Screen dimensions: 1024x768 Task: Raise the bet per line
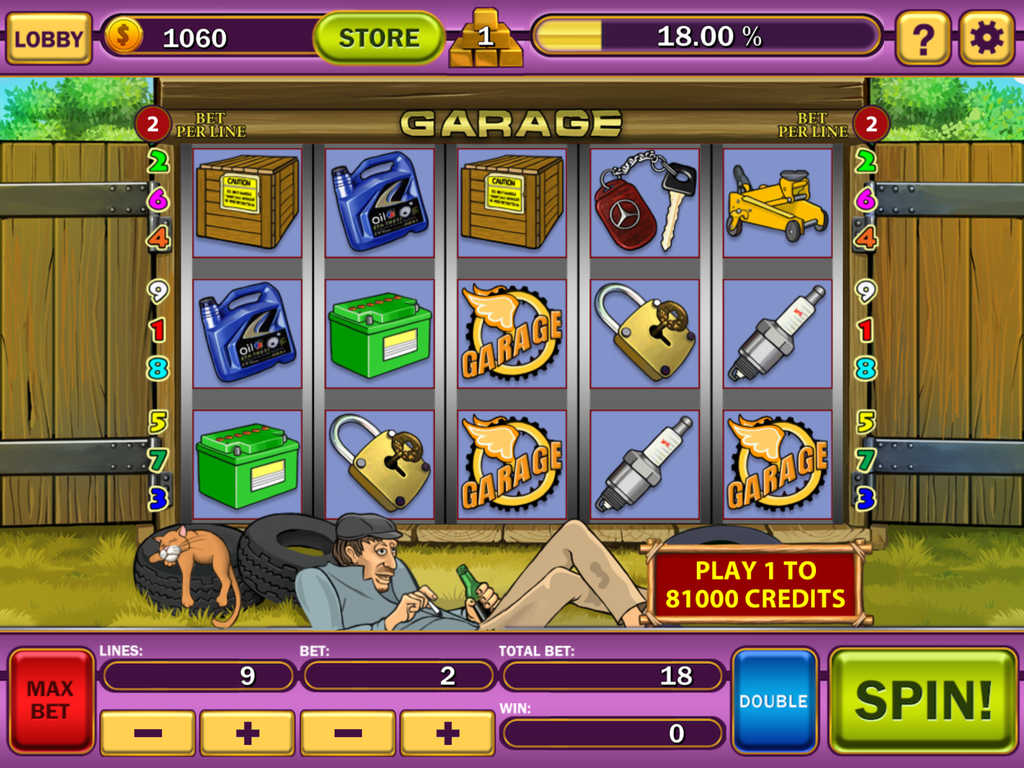pos(447,733)
